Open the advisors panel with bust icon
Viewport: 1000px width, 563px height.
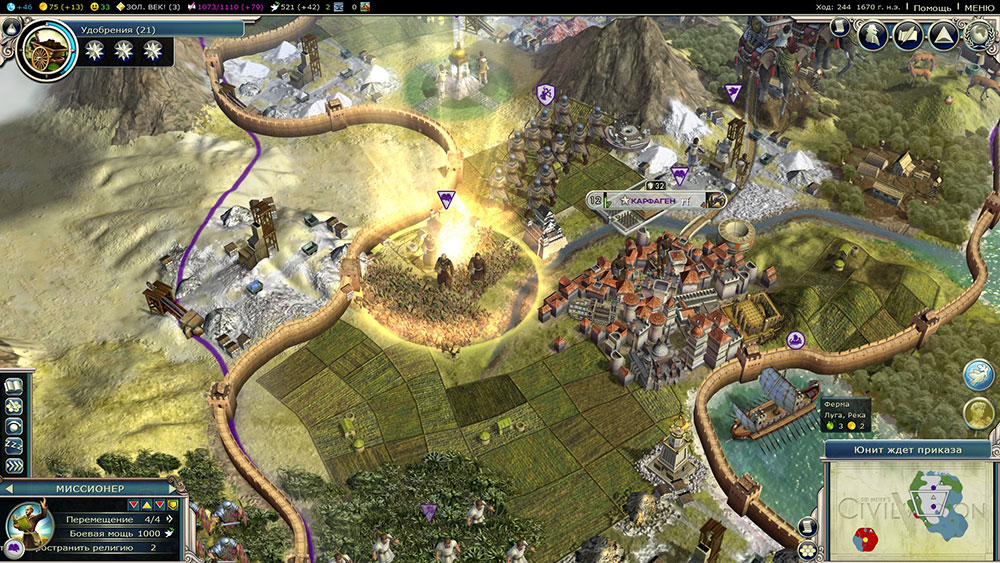(x=874, y=35)
